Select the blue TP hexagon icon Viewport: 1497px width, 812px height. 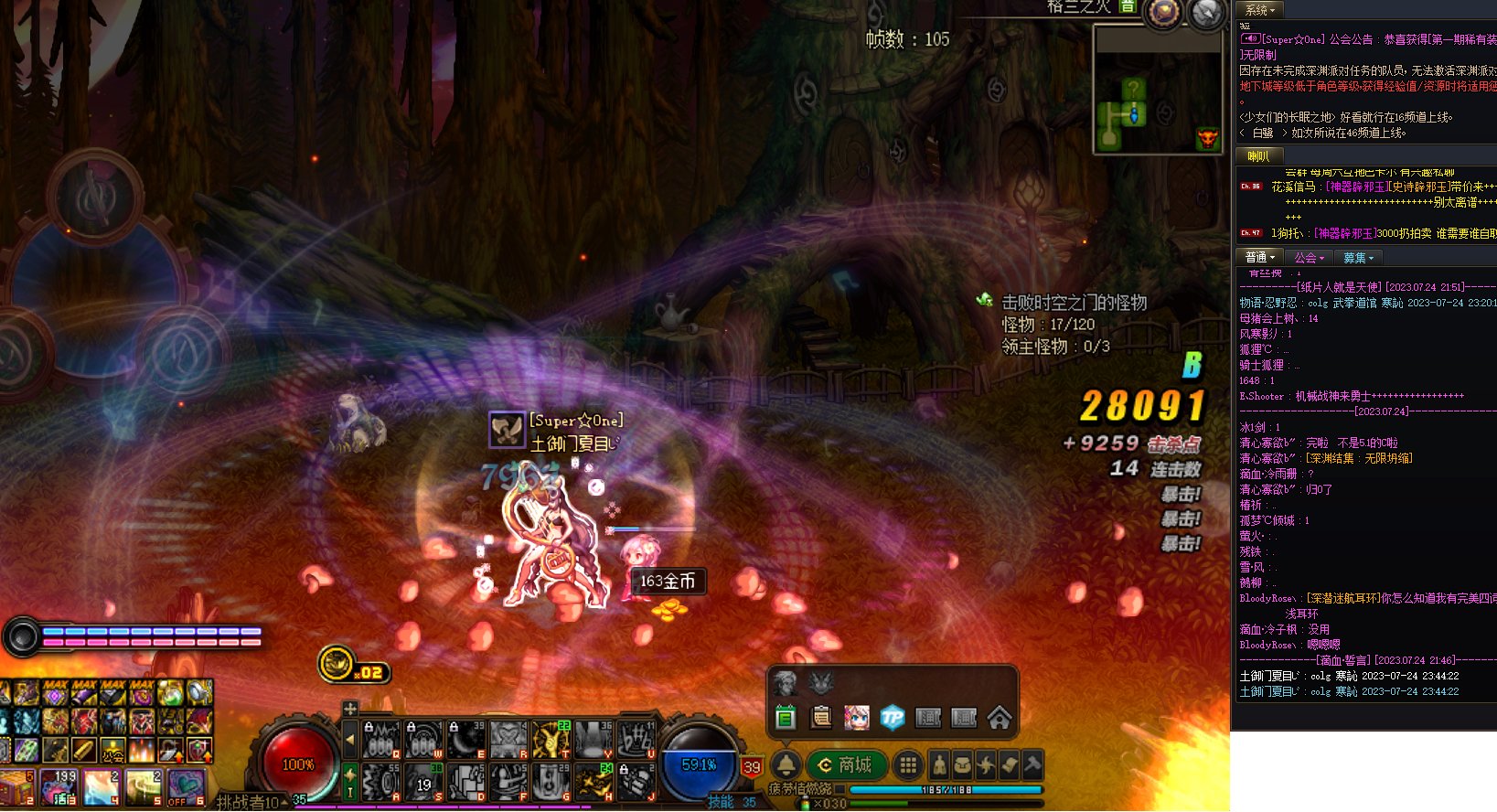pyautogui.click(x=893, y=718)
